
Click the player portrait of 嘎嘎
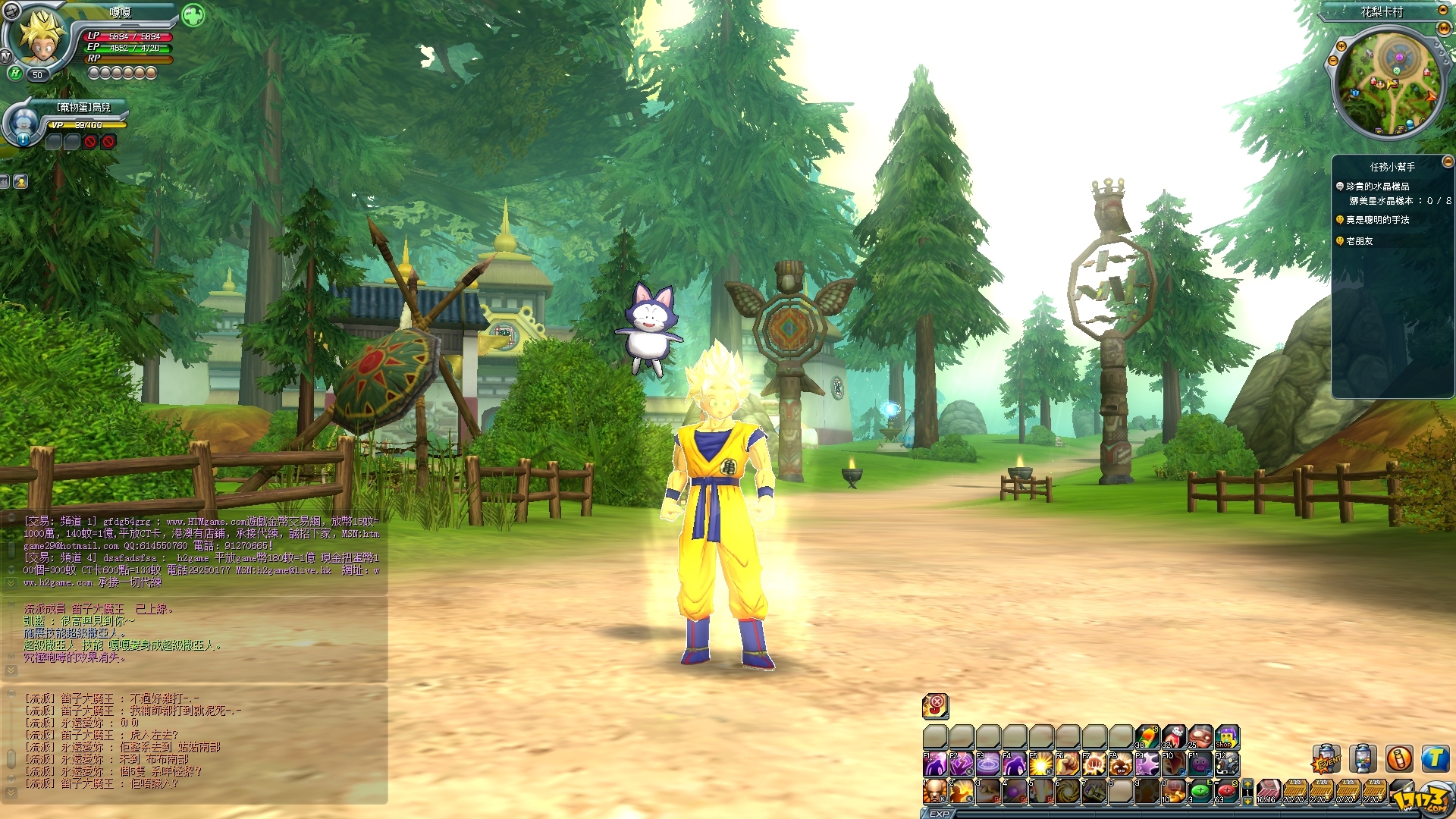pos(39,38)
